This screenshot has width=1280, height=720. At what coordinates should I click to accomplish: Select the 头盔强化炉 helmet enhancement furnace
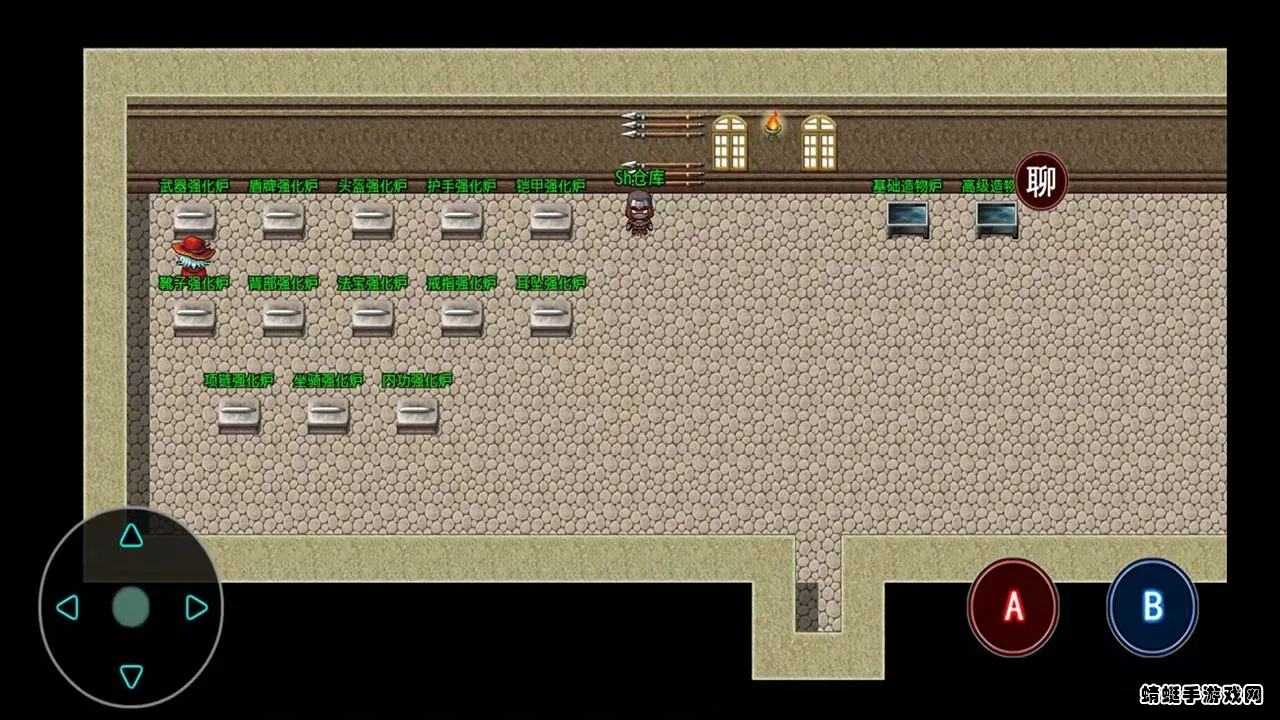(x=371, y=220)
